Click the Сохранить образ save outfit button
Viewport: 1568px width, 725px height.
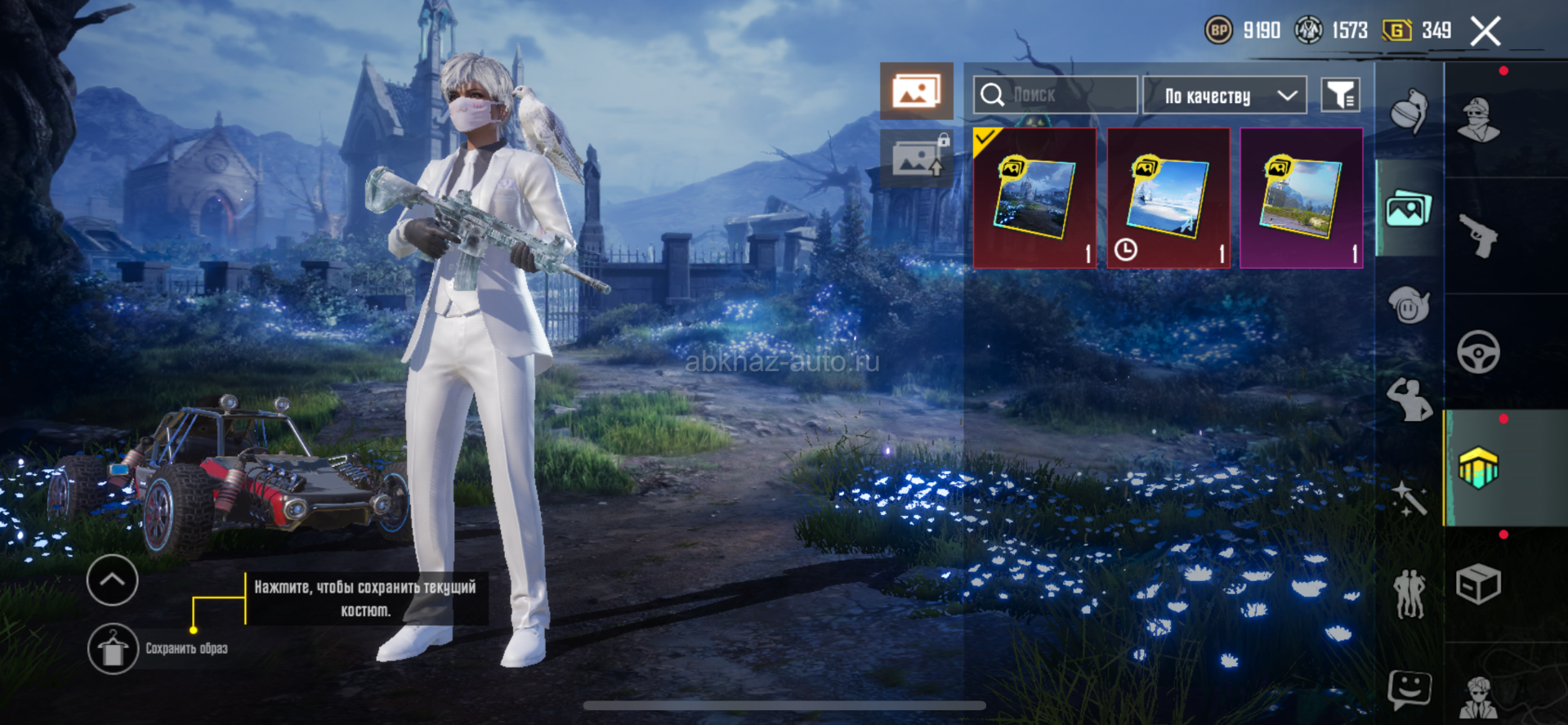(113, 649)
